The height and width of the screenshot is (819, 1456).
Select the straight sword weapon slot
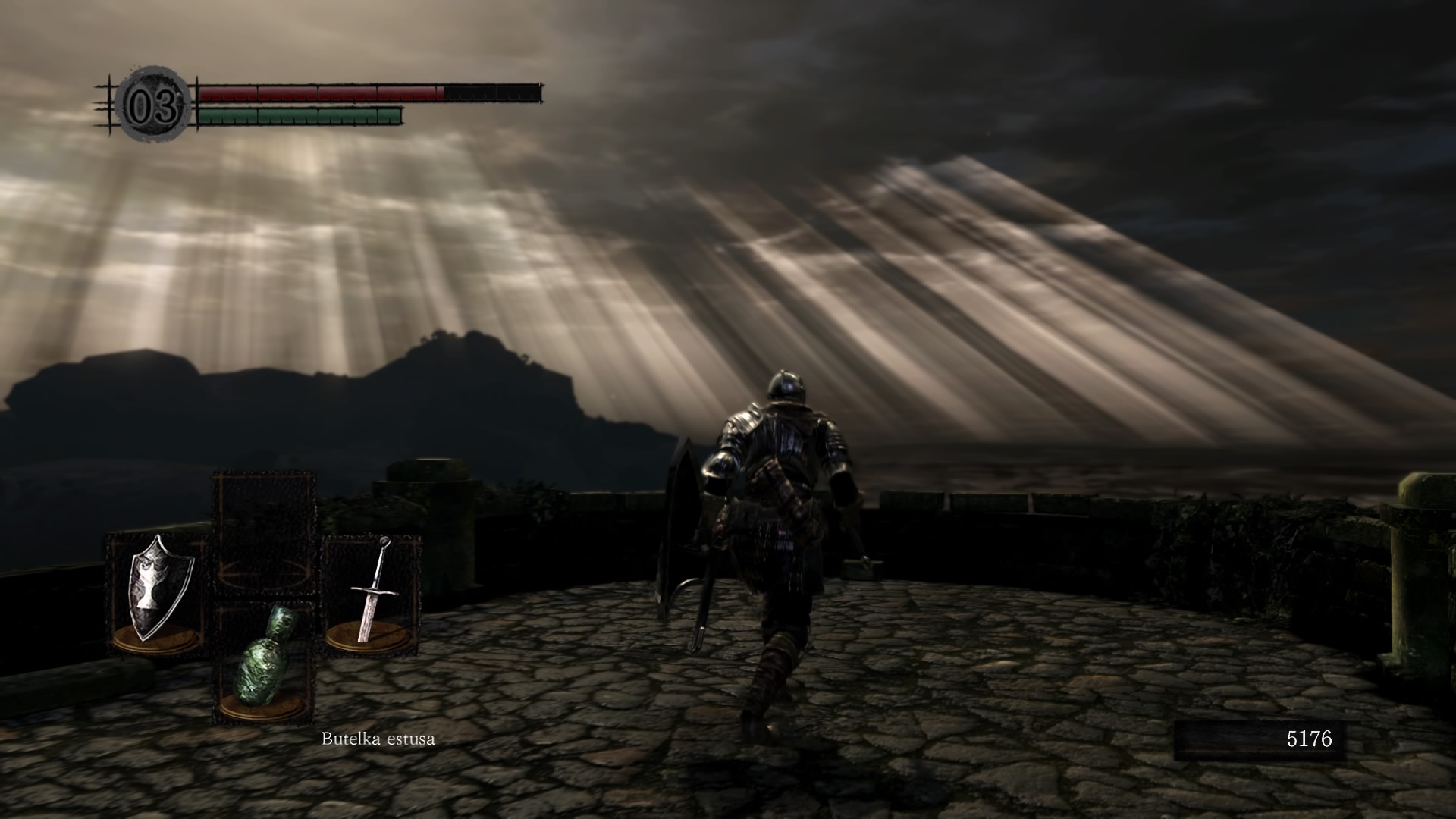372,593
